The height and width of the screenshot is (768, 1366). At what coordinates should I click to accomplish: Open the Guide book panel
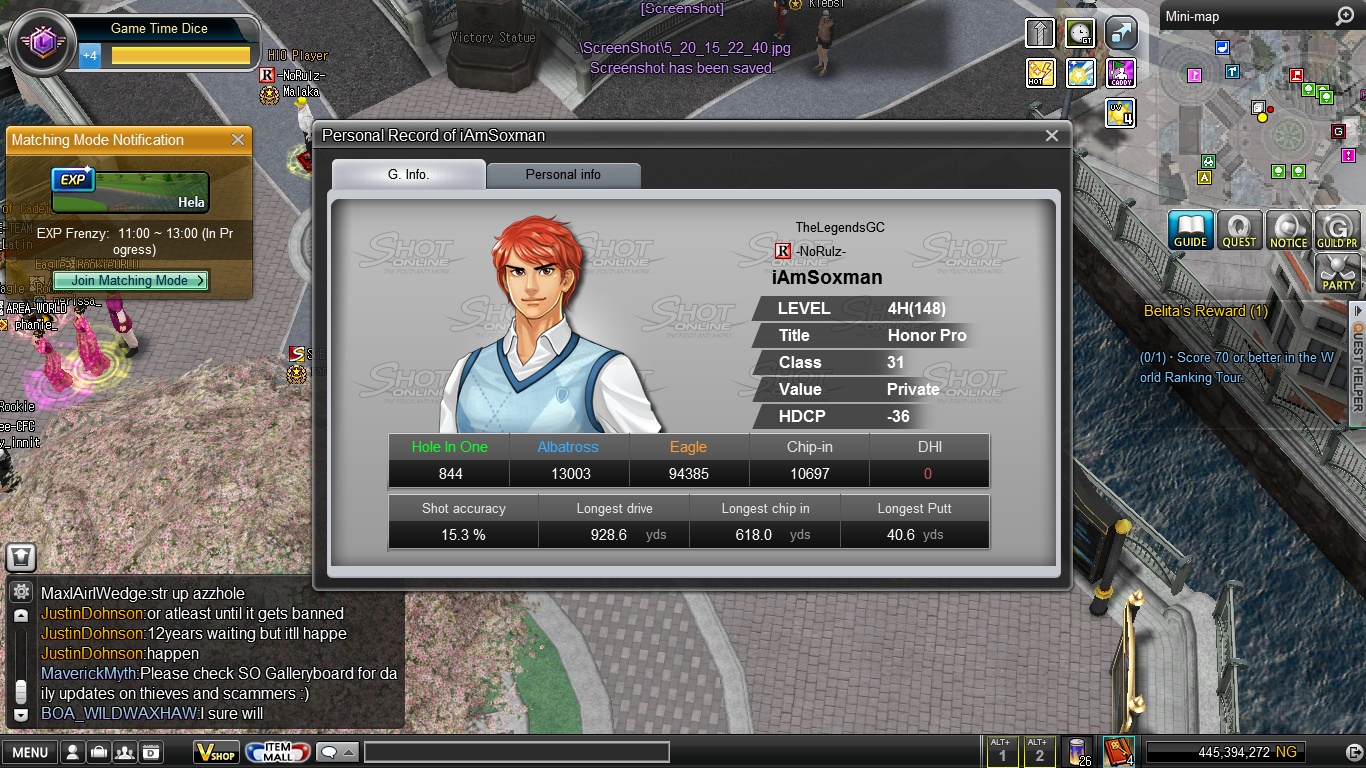coord(1190,230)
